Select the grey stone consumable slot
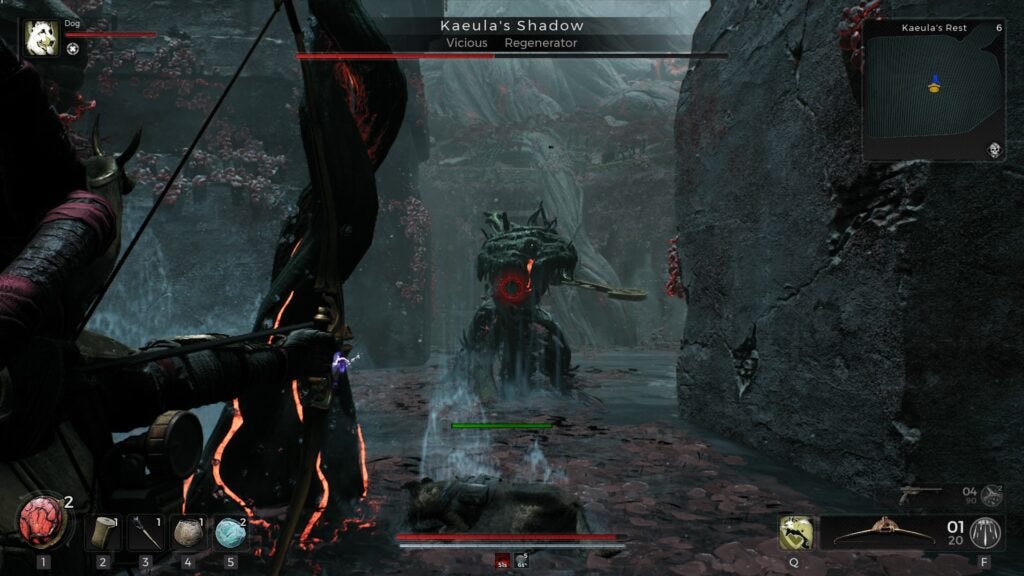This screenshot has height=576, width=1024. point(188,533)
